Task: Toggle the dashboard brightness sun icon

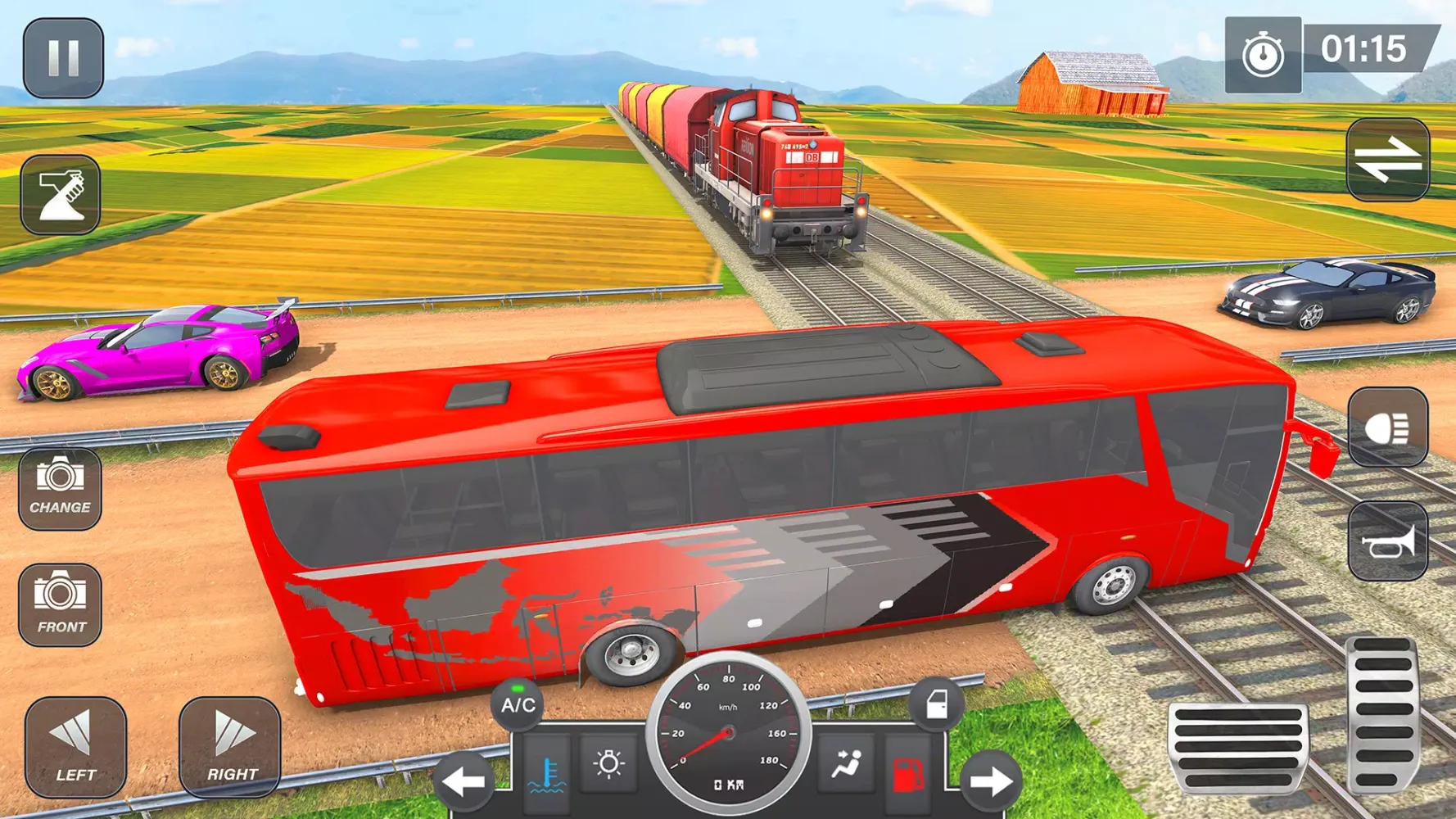Action: (x=608, y=765)
